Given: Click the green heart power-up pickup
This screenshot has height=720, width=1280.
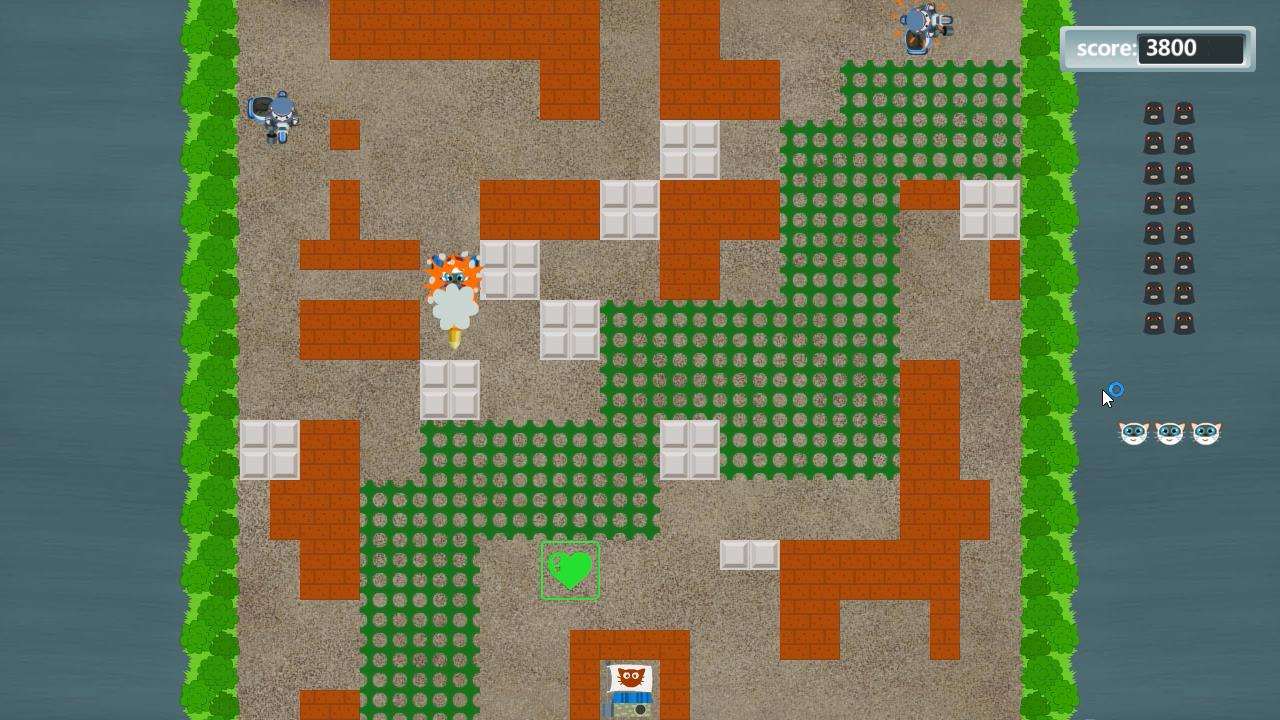Looking at the screenshot, I should tap(570, 571).
